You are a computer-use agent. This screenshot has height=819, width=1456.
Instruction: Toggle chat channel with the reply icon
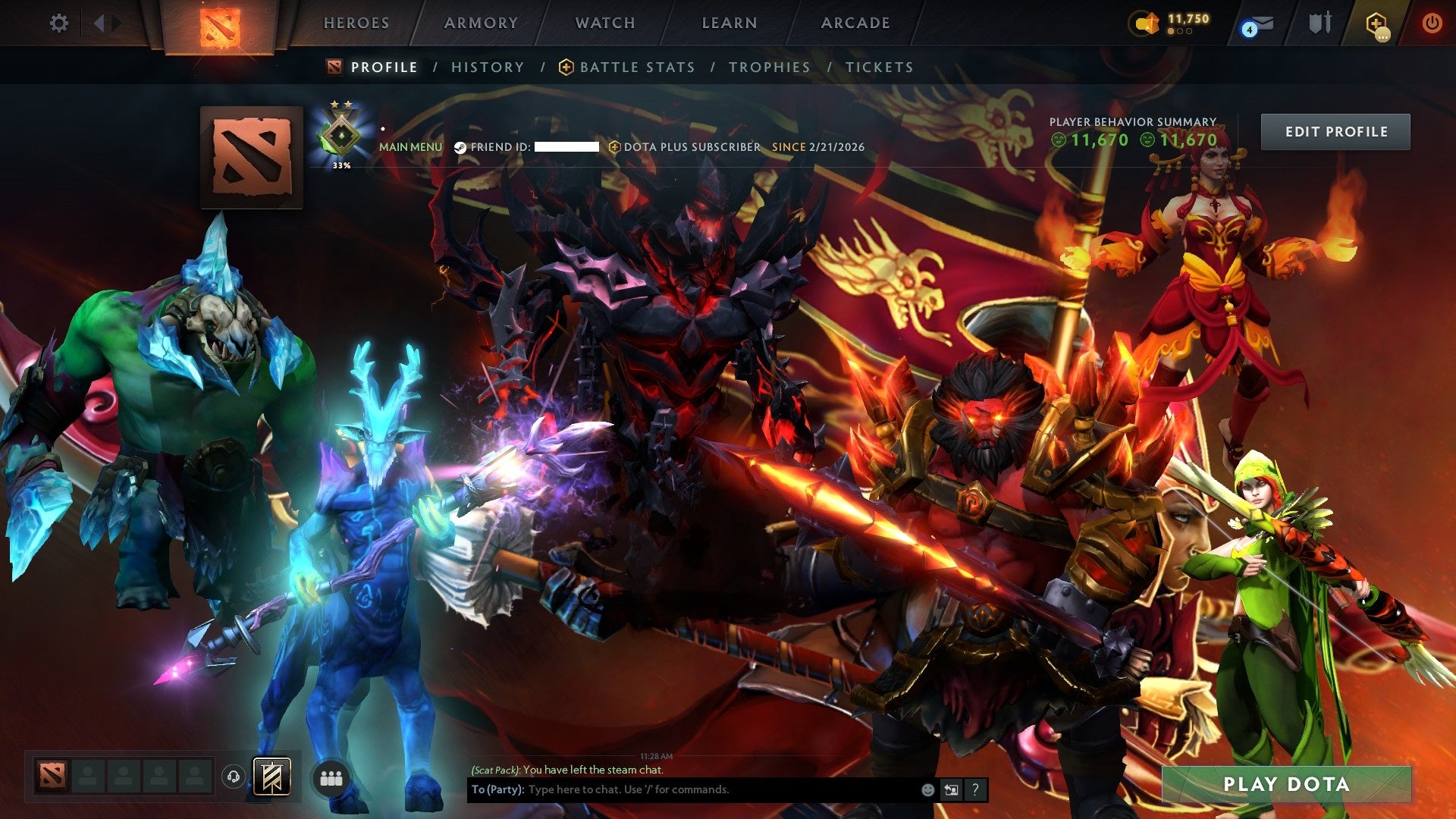(x=951, y=789)
